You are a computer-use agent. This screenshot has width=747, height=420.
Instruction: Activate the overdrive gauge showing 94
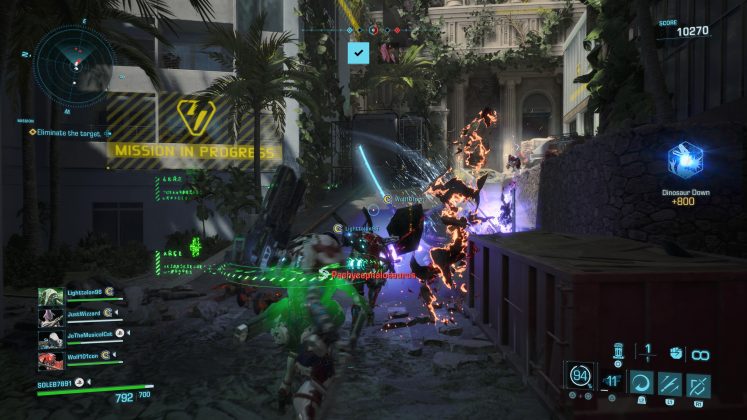[579, 377]
